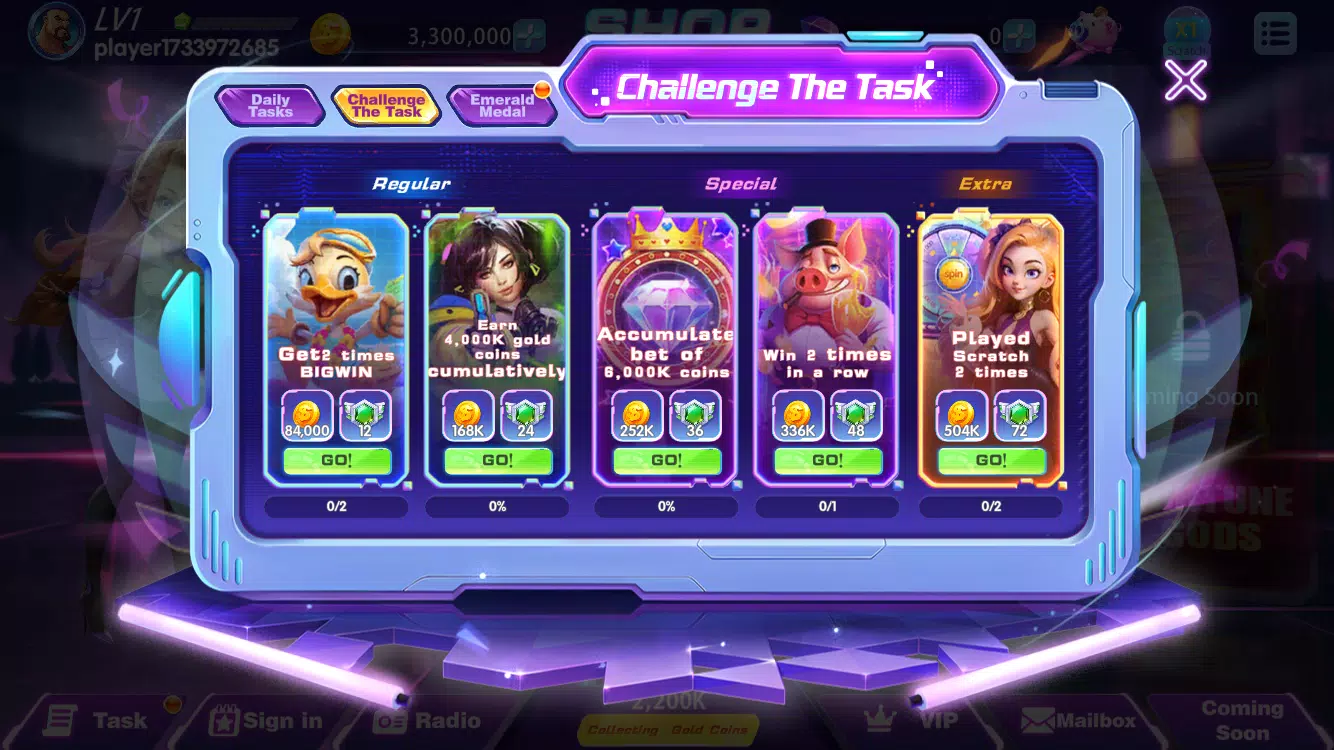This screenshot has height=750, width=1334.
Task: Start the Earn 4,000K gold coins task
Action: pyautogui.click(x=497, y=460)
